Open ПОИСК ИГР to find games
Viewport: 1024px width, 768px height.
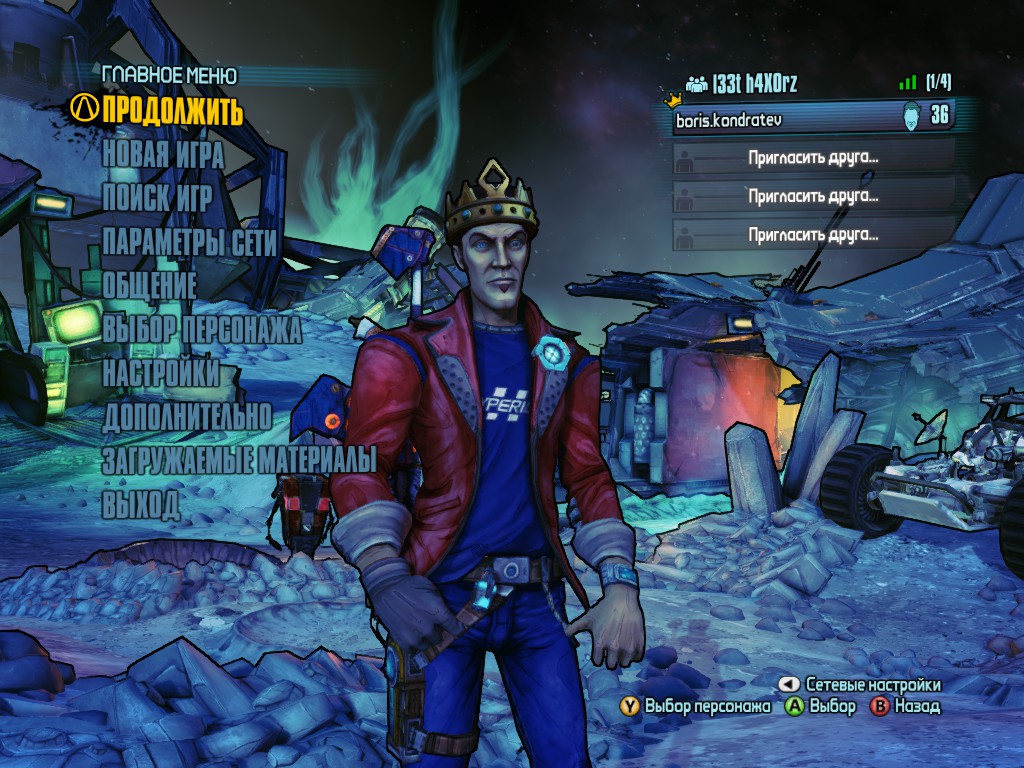click(x=158, y=199)
